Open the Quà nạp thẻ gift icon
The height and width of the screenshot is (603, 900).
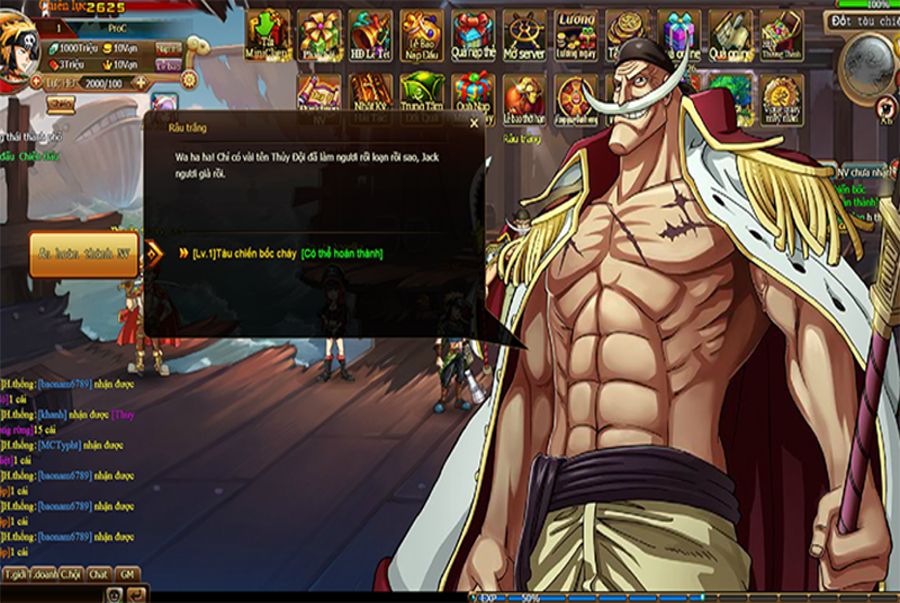coord(473,35)
